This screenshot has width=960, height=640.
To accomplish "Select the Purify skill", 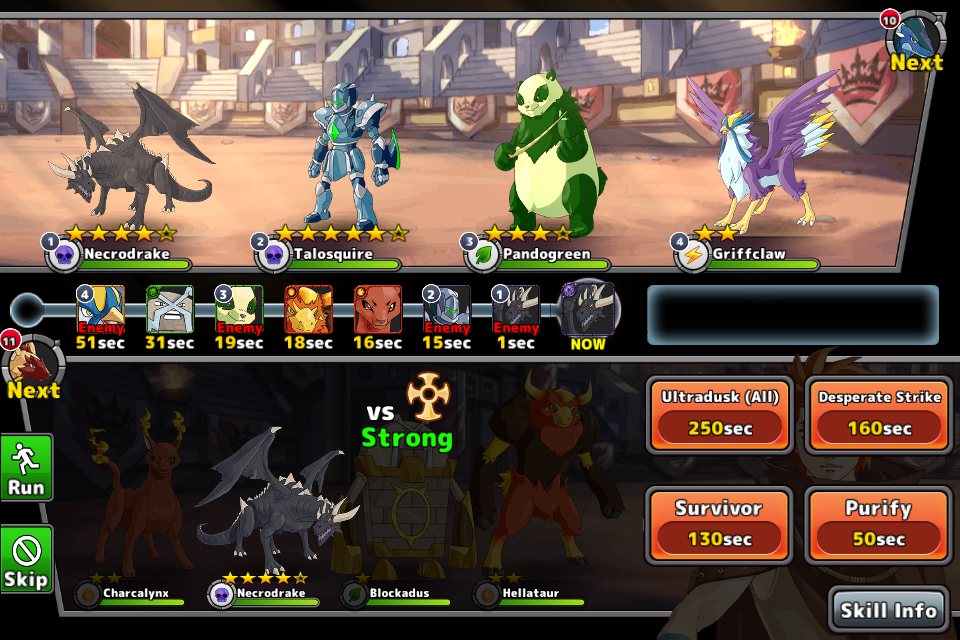I will [879, 524].
